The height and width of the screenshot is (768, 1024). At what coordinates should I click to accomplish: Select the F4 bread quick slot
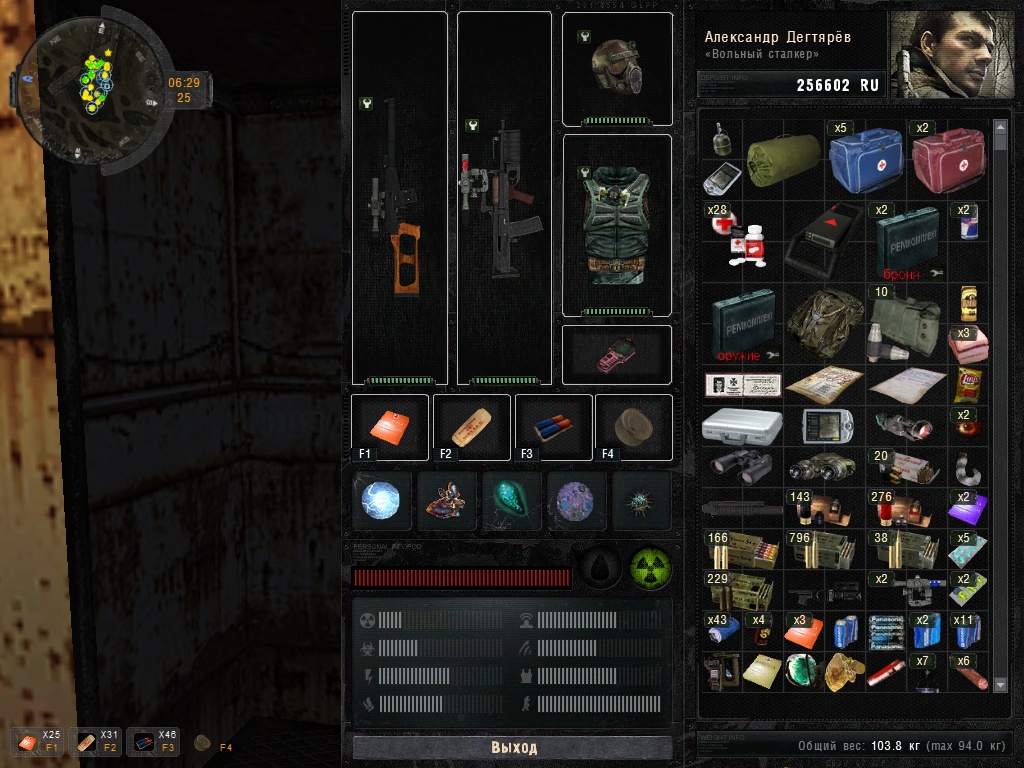tap(634, 427)
